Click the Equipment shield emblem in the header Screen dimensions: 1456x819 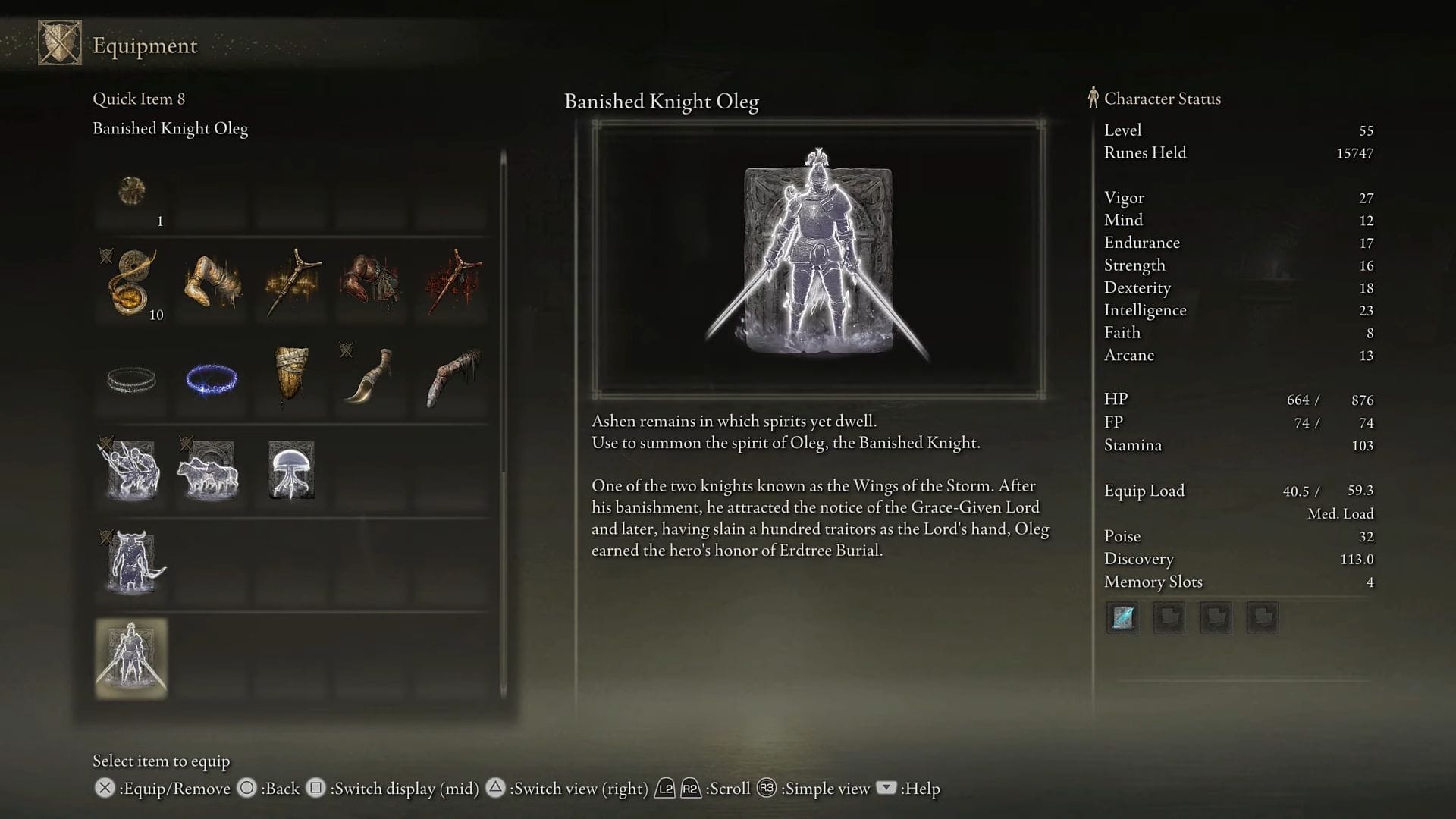point(59,42)
